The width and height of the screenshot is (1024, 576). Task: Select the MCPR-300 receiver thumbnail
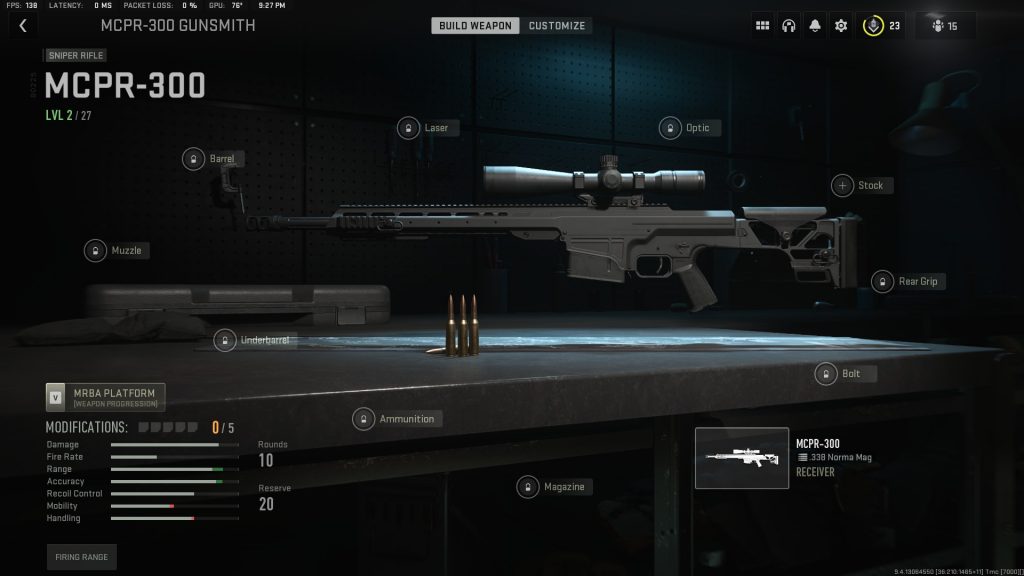[741, 458]
